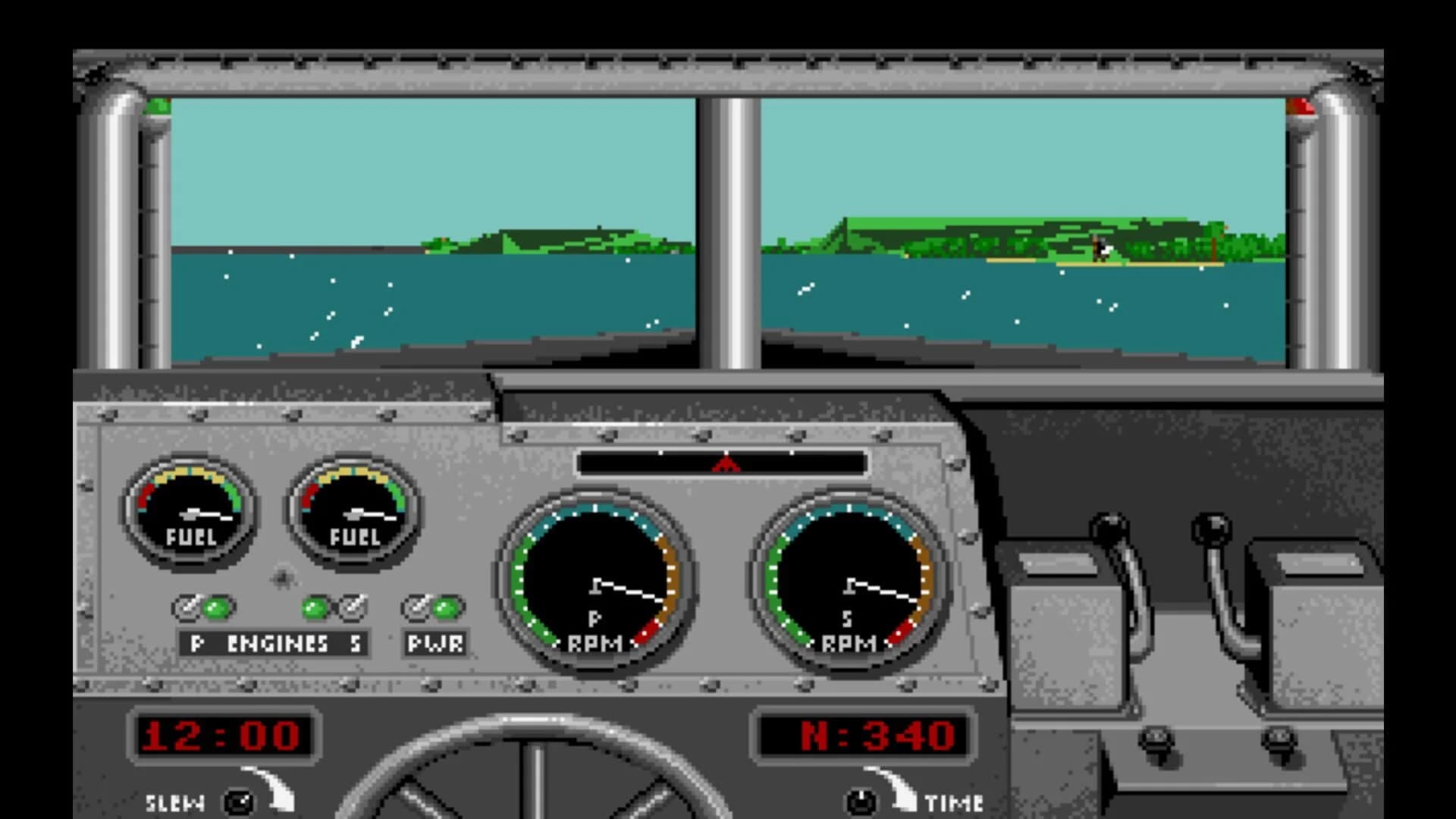1456x819 pixels.
Task: Turn the TIME adjustment knob
Action: pos(861,800)
